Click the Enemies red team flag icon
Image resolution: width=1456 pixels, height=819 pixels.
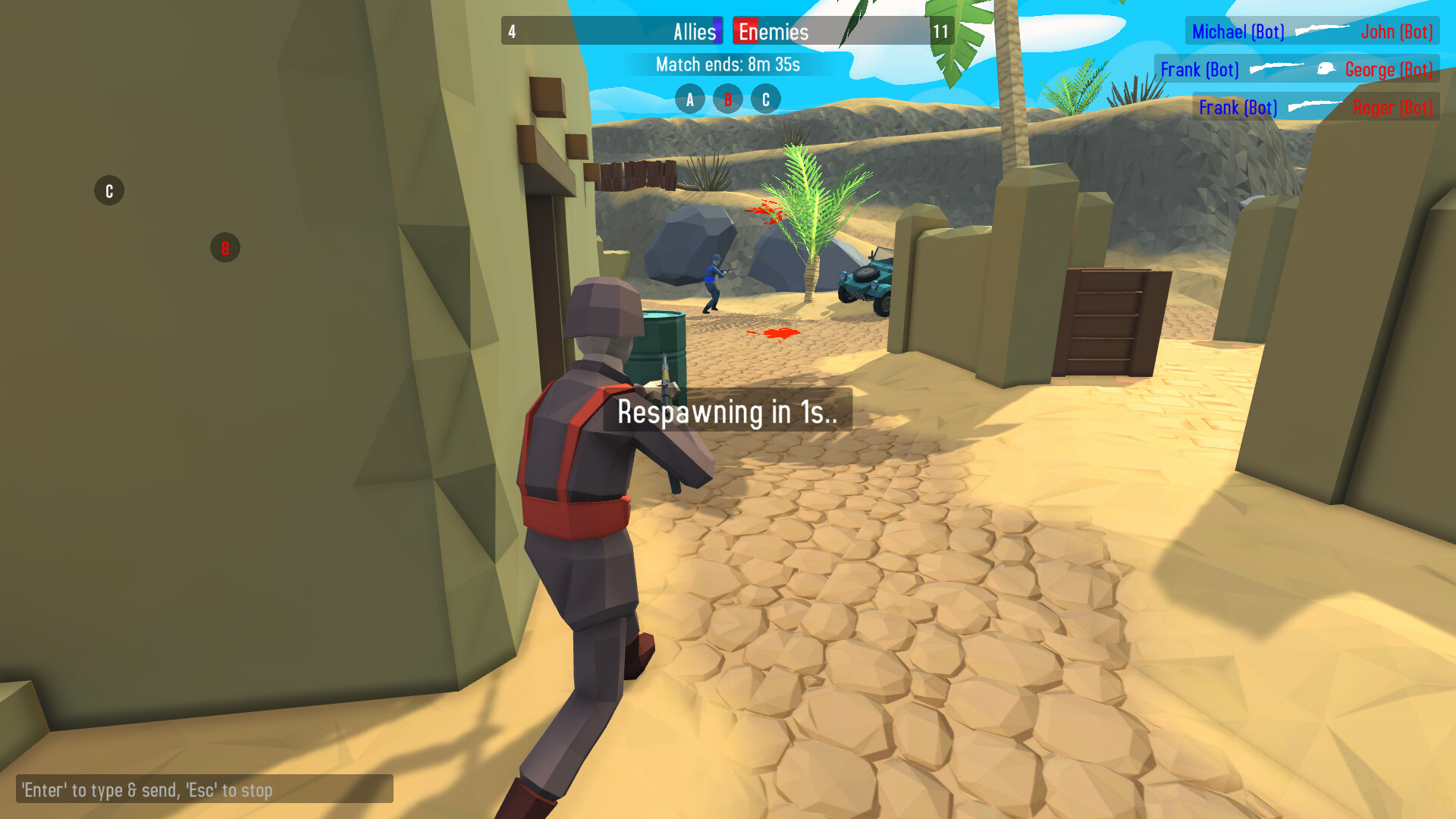click(x=747, y=32)
